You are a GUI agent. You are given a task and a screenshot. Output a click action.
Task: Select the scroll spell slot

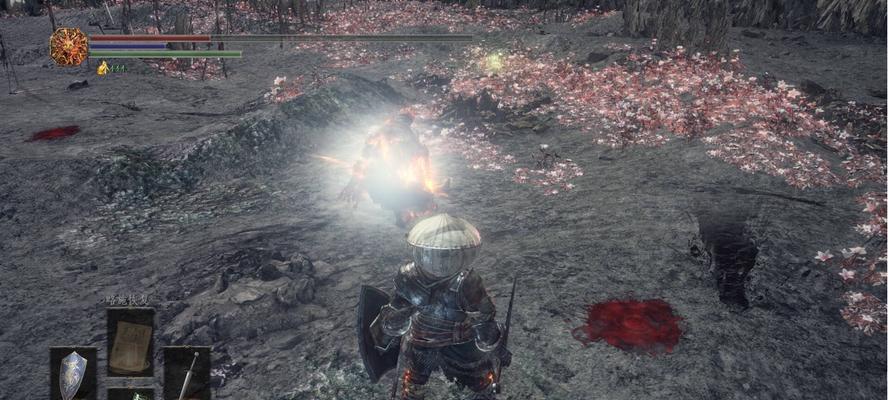tap(130, 342)
